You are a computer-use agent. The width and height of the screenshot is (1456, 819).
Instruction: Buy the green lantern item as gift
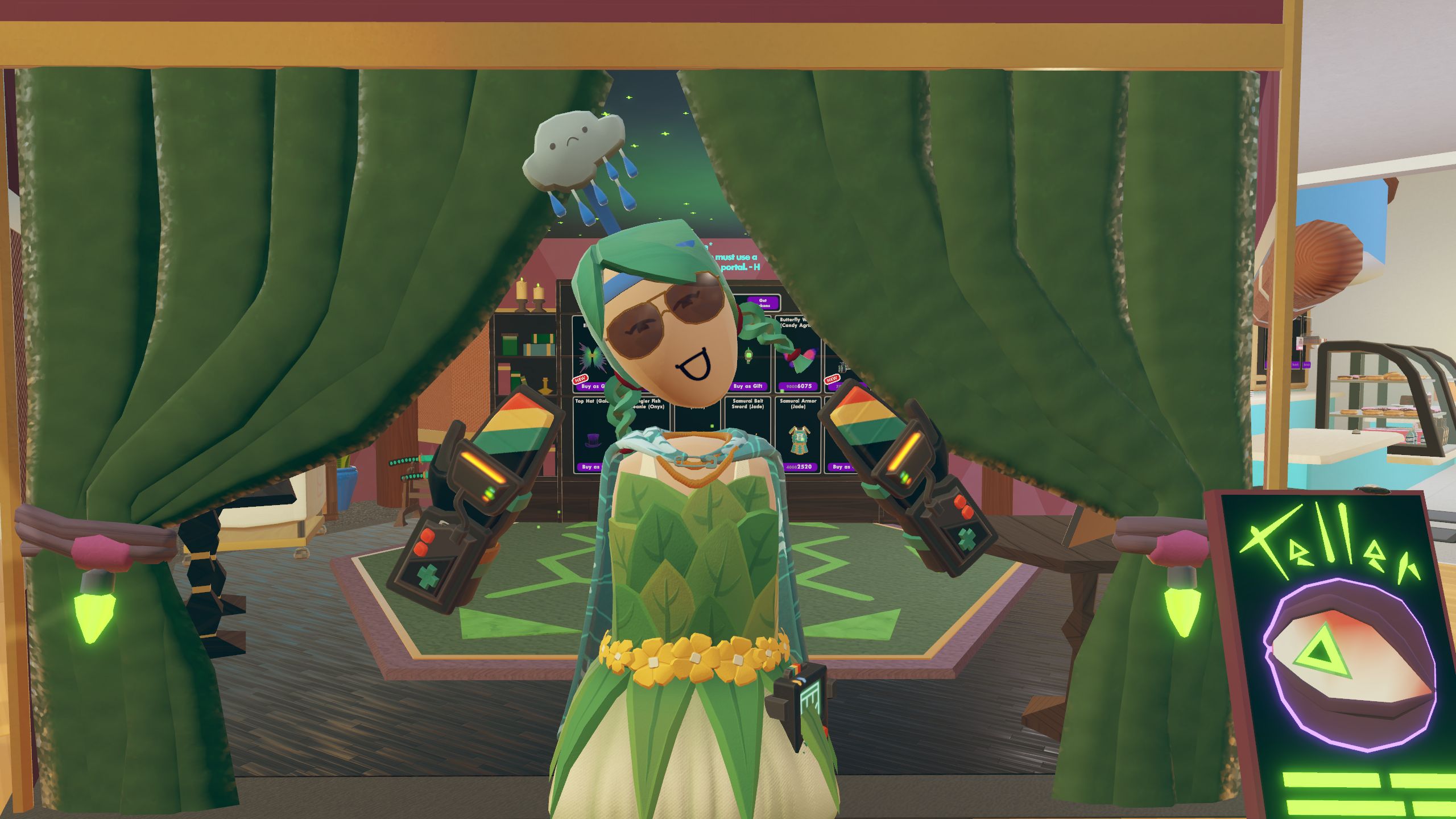(x=747, y=386)
